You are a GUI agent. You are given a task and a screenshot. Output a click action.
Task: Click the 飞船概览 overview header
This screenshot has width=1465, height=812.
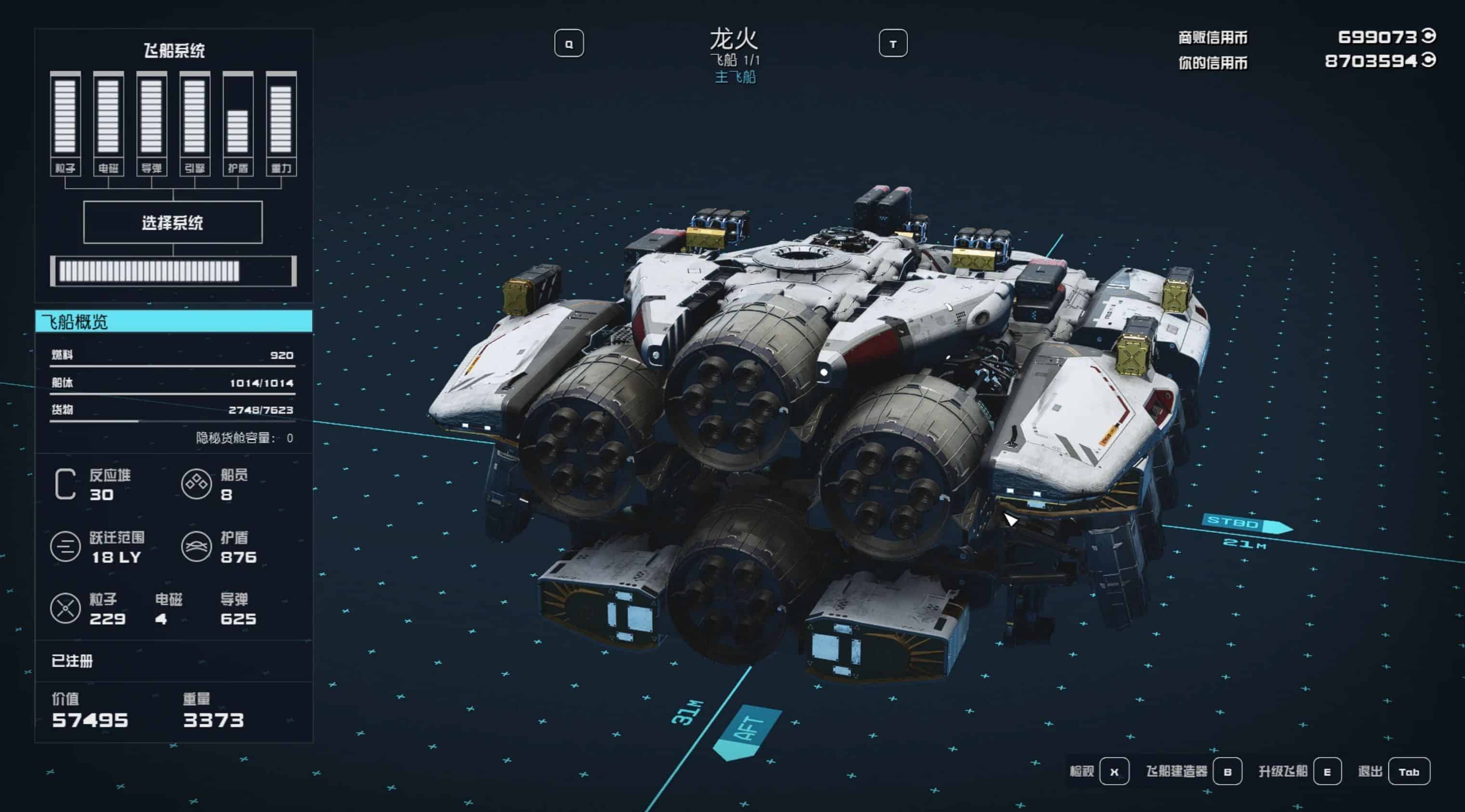[173, 321]
